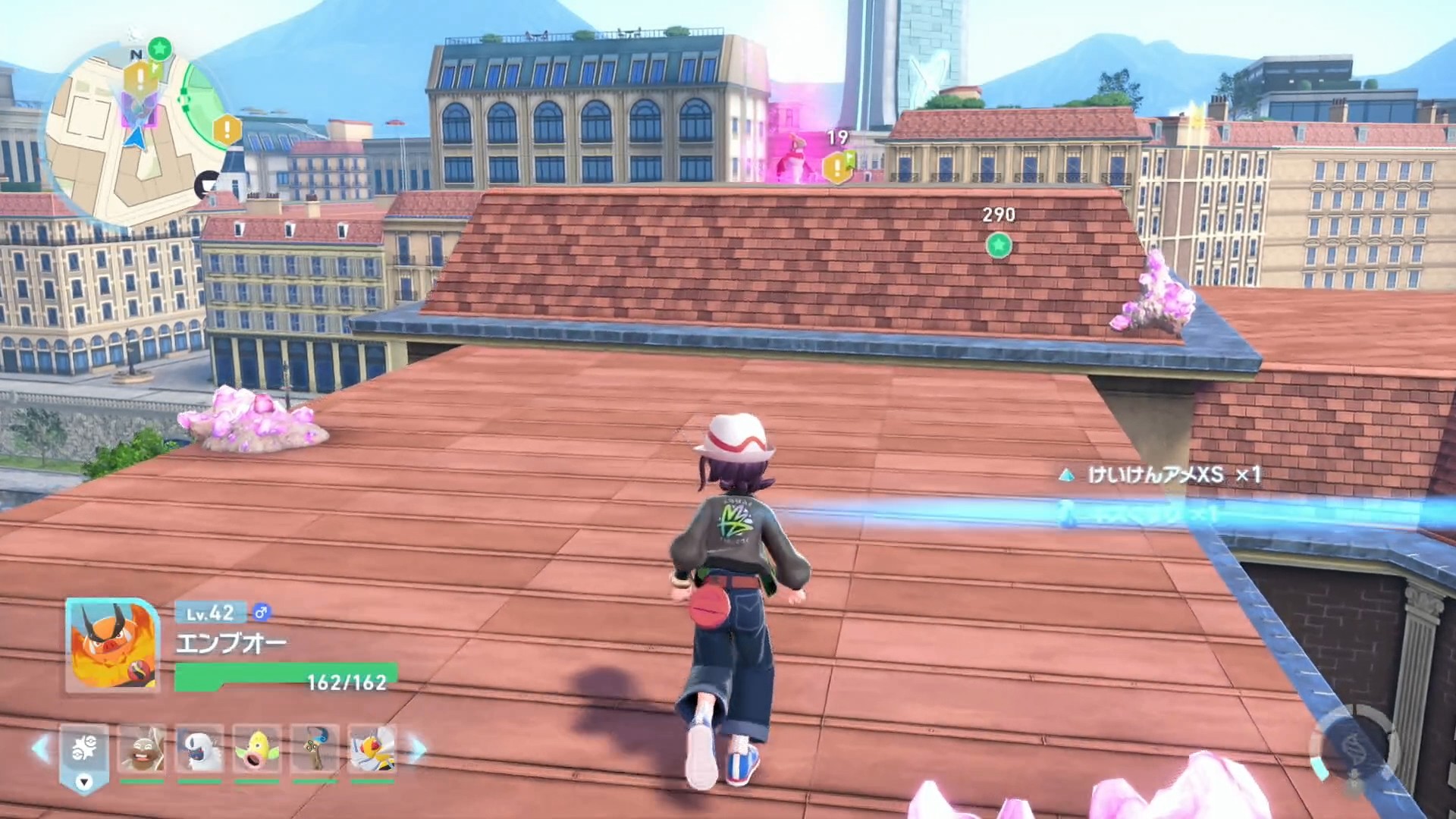Switch to Beedrill in the party bar
Viewport: 1456px width, 819px height.
pos(372,749)
